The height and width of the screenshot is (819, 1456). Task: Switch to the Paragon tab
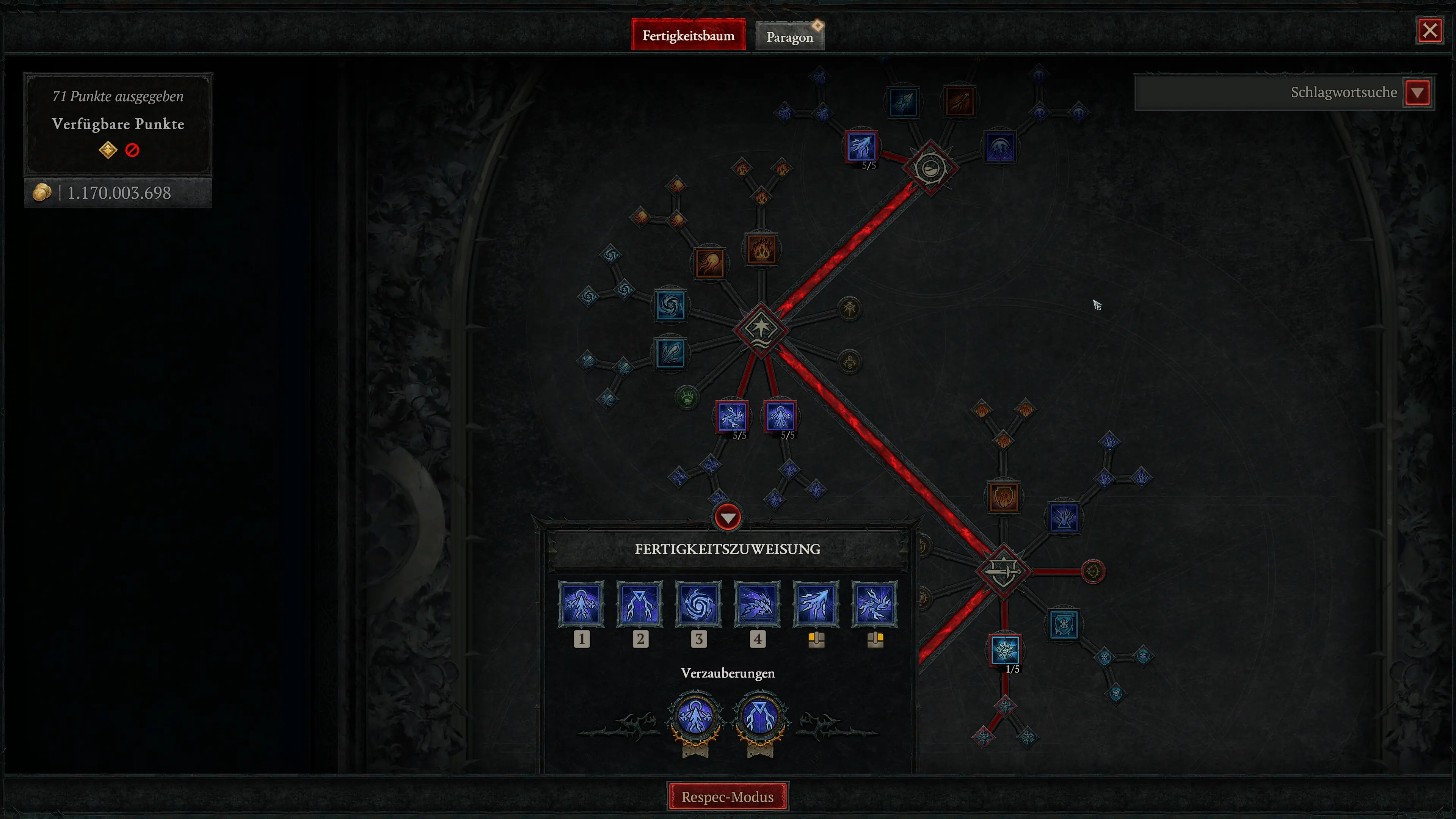pyautogui.click(x=789, y=36)
